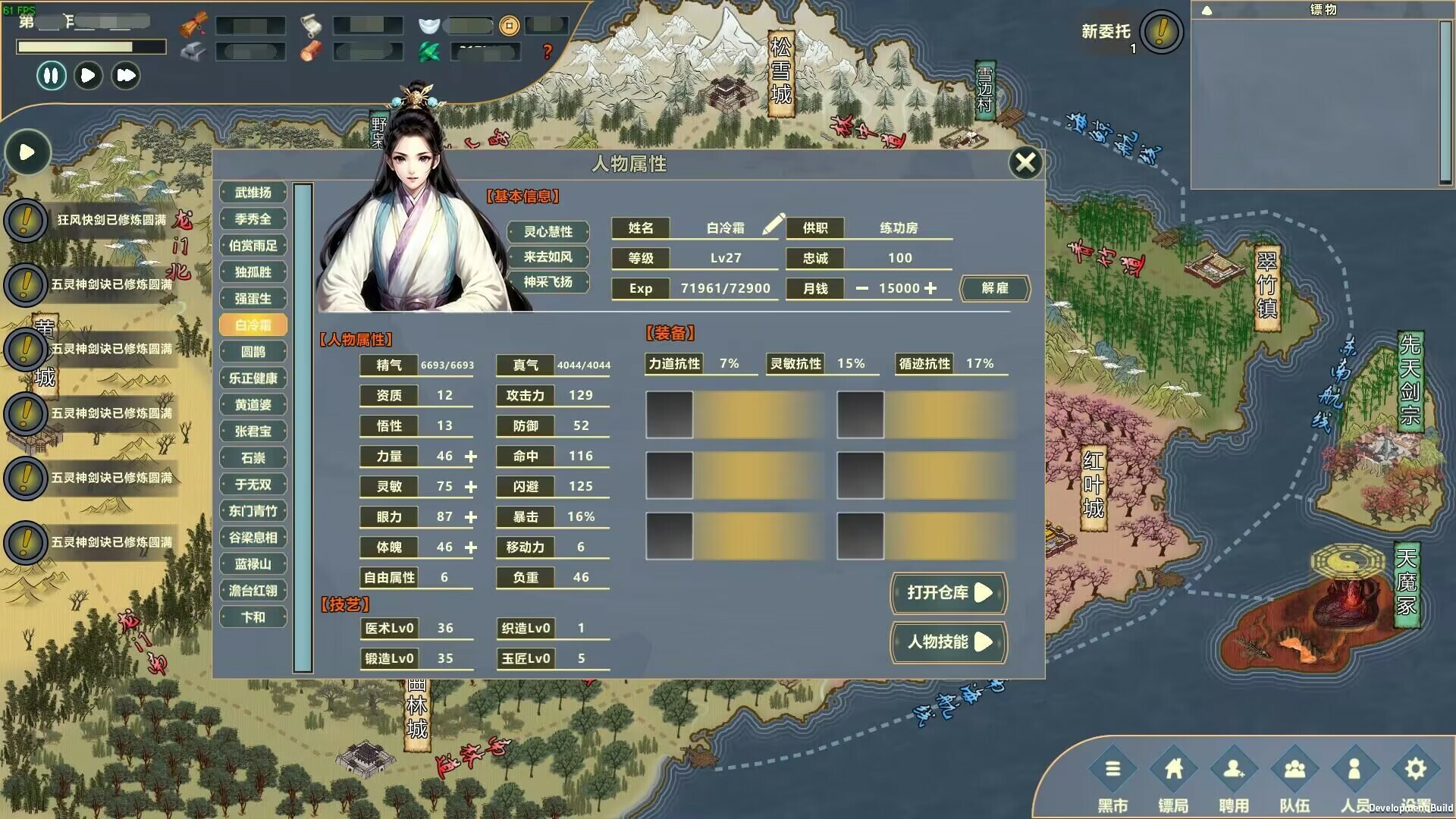This screenshot has height=819, width=1456.
Task: Pause the game with the pause button
Action: pos(51,76)
